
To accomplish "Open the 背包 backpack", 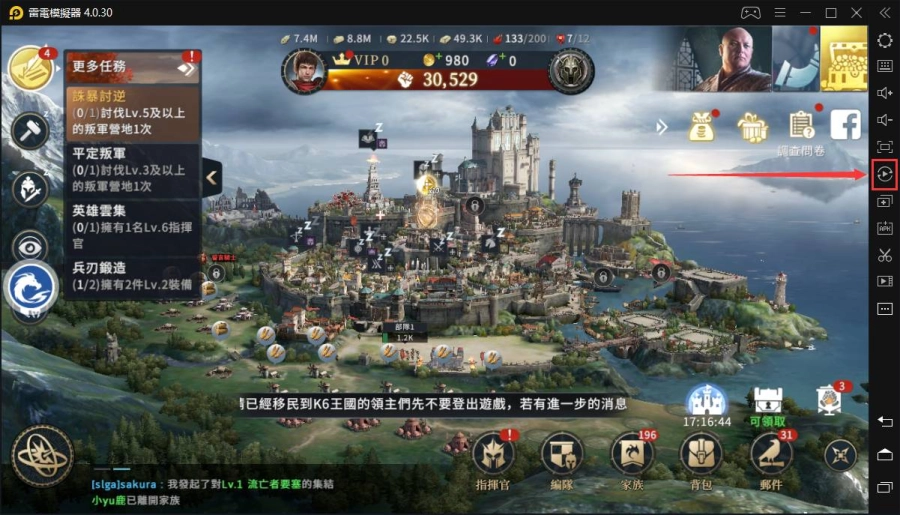I will coord(700,455).
